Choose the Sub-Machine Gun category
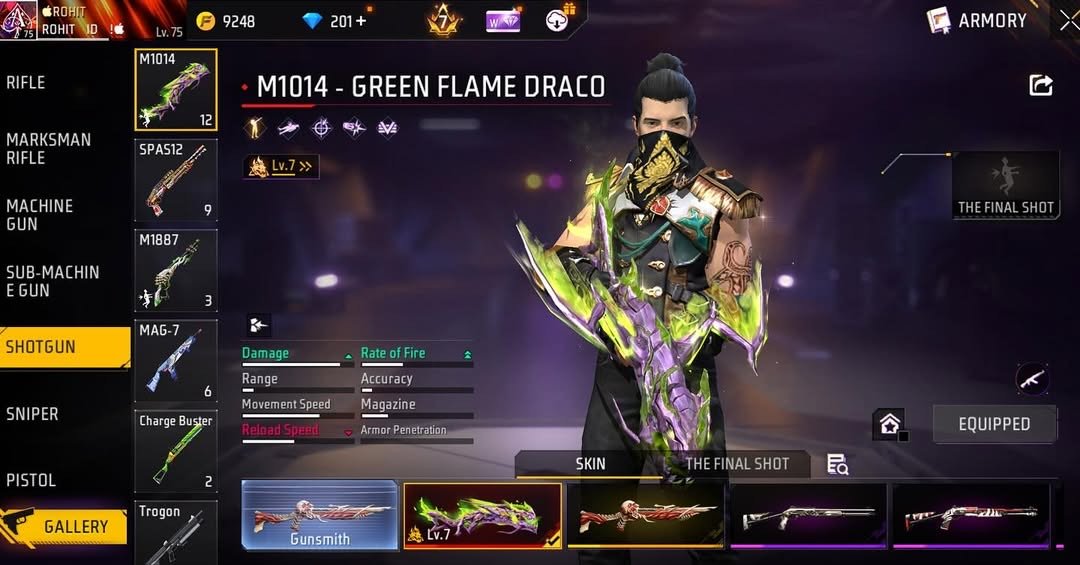Screen dimensions: 1080x565 coord(52,281)
